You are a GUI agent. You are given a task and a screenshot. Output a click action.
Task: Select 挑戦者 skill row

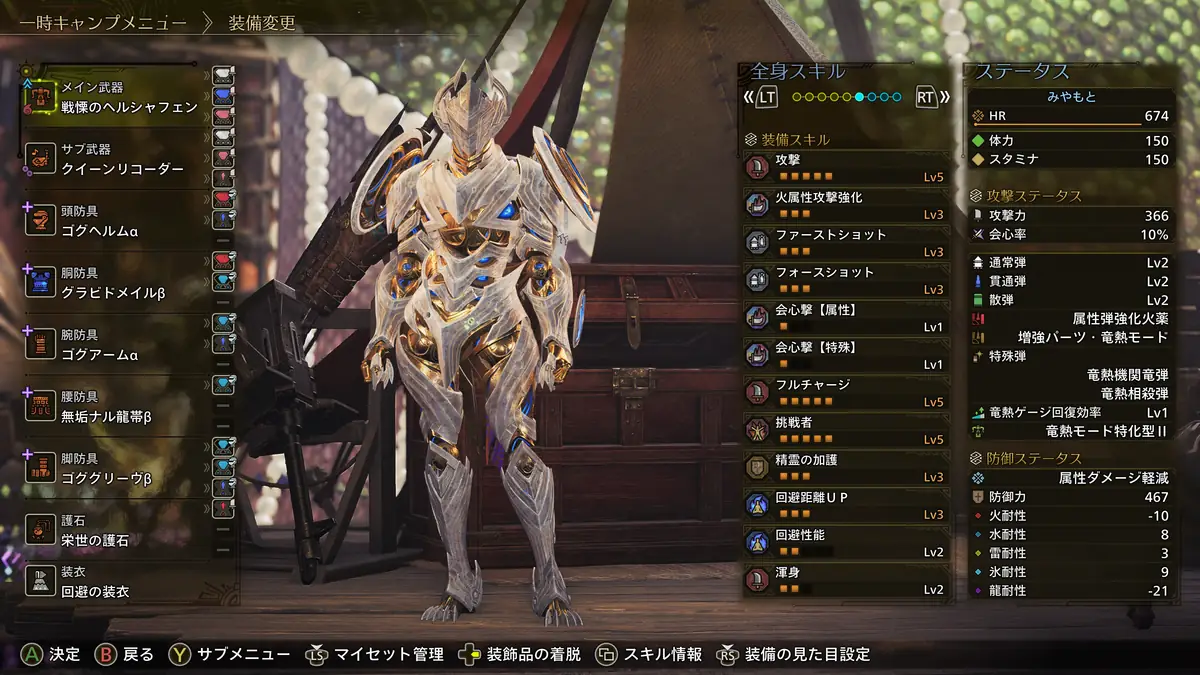coord(846,431)
